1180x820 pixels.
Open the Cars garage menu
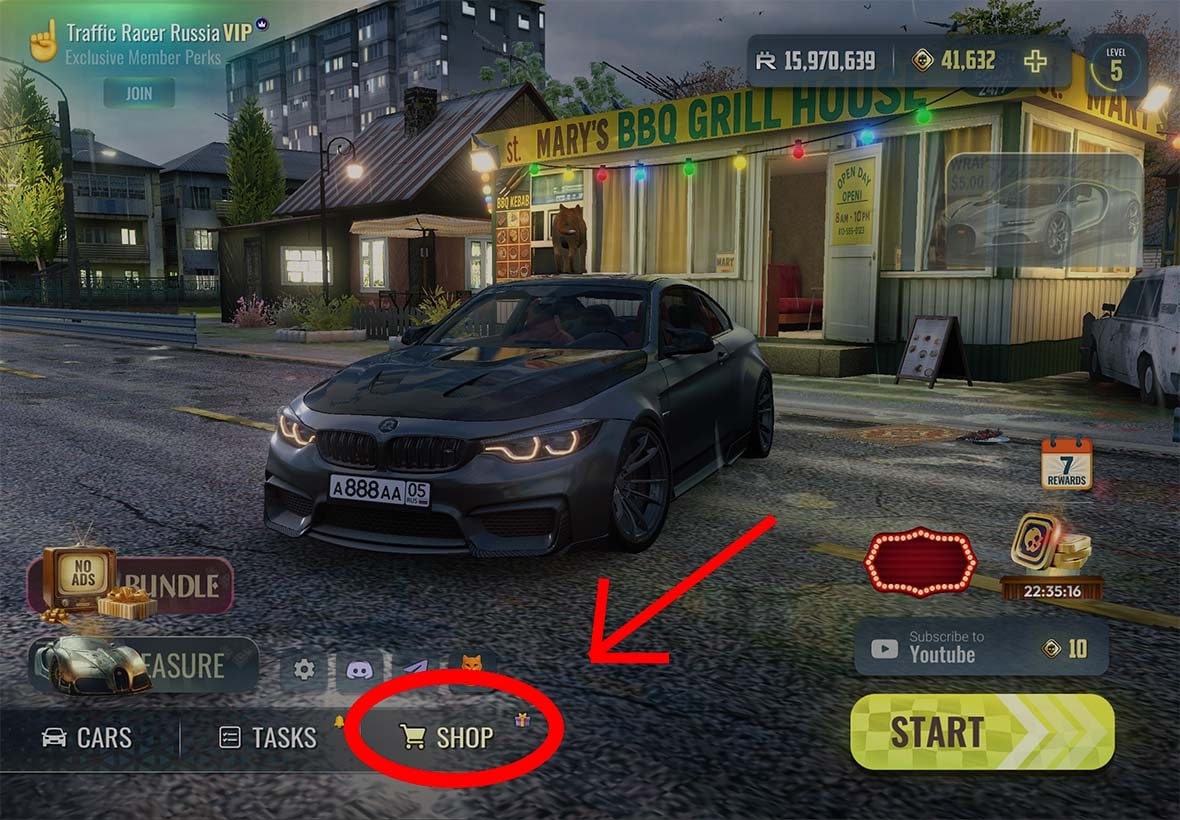coord(87,738)
